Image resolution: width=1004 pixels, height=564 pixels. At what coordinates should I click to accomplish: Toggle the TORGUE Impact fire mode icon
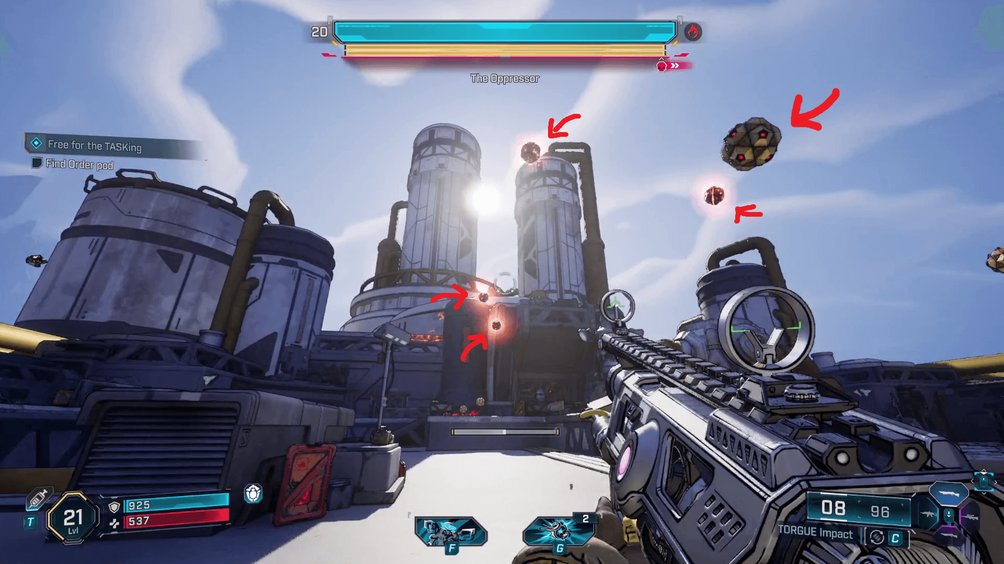877,535
